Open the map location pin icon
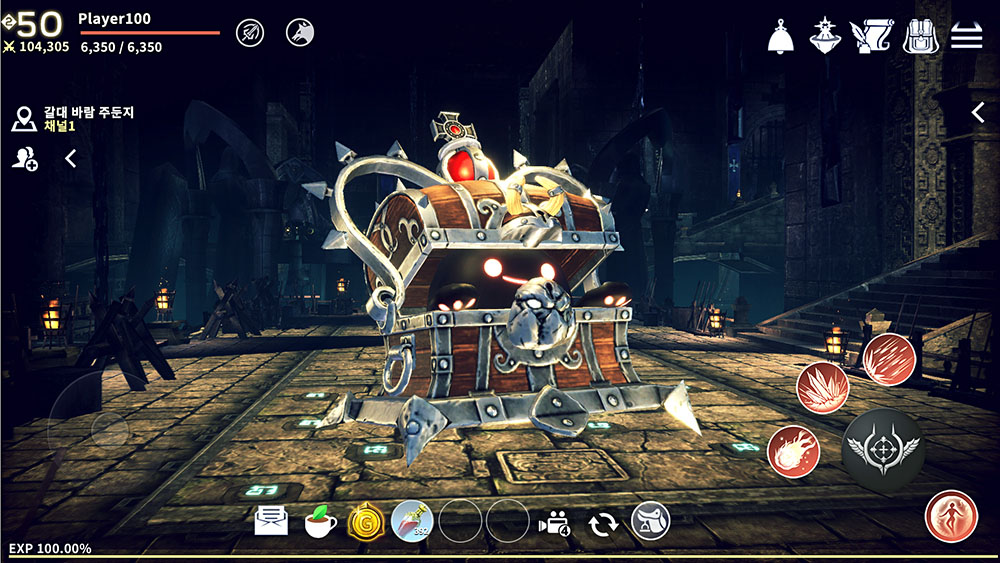The image size is (1000, 563). (x=24, y=119)
